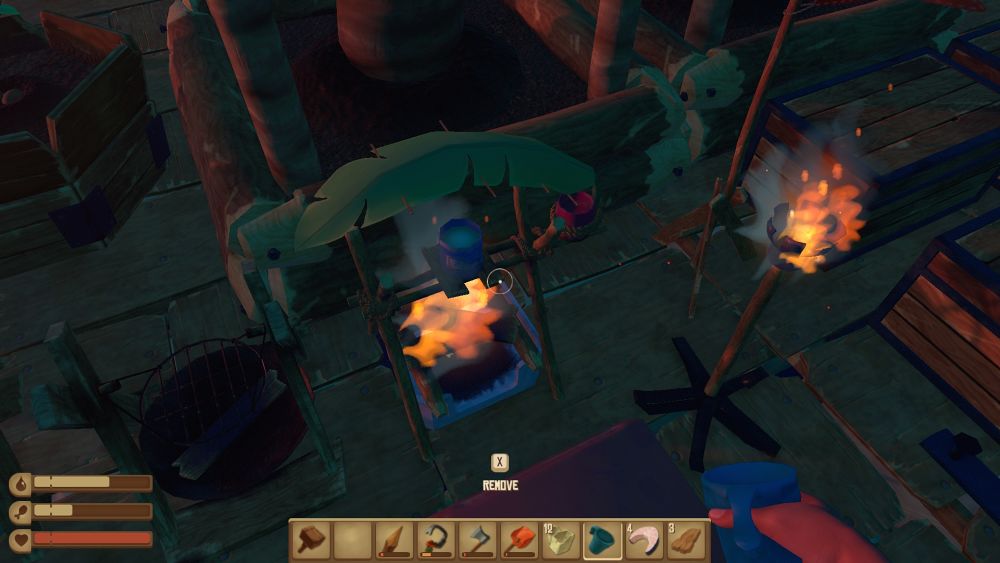1000x563 pixels.
Task: Pick the stack of 3 wood planks
Action: point(686,541)
